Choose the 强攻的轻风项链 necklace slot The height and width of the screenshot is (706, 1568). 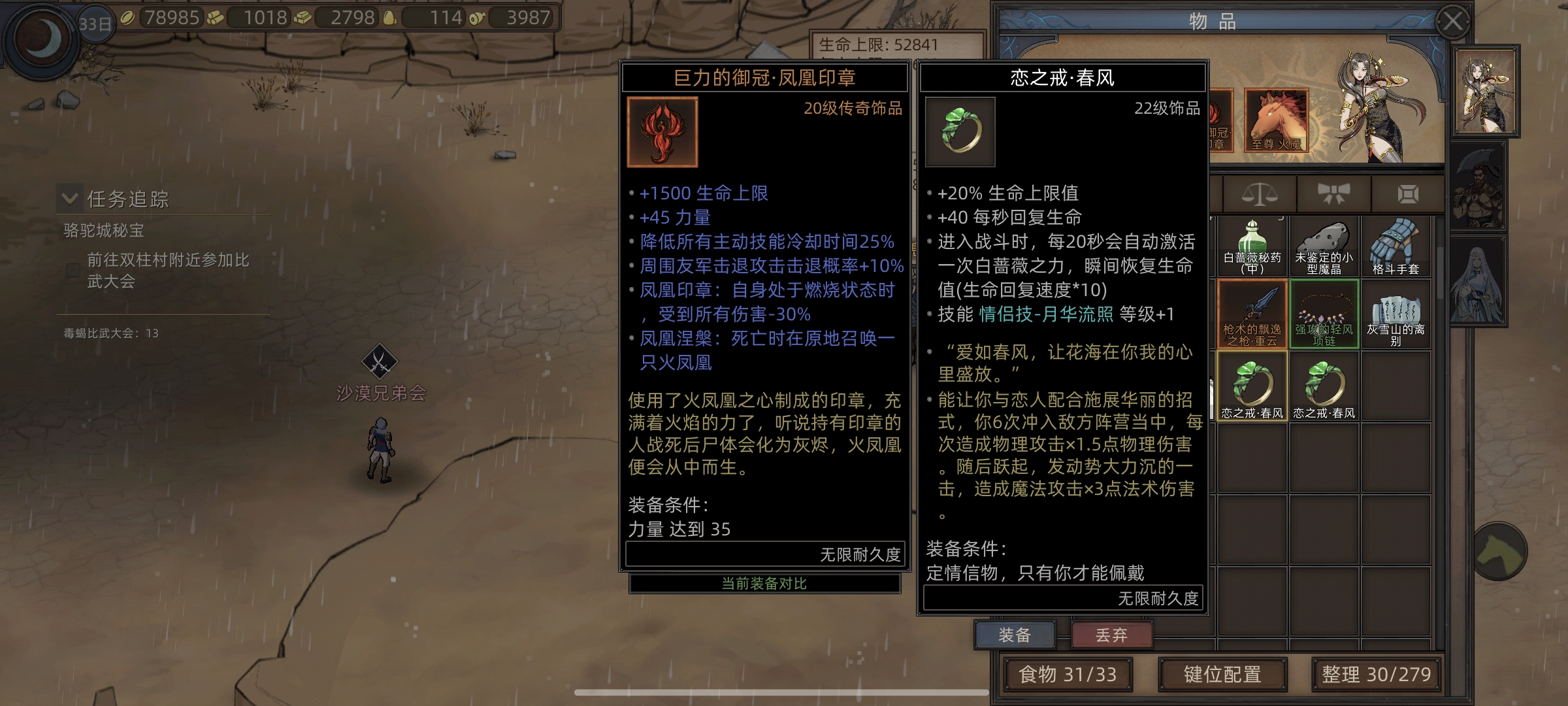[x=1324, y=315]
